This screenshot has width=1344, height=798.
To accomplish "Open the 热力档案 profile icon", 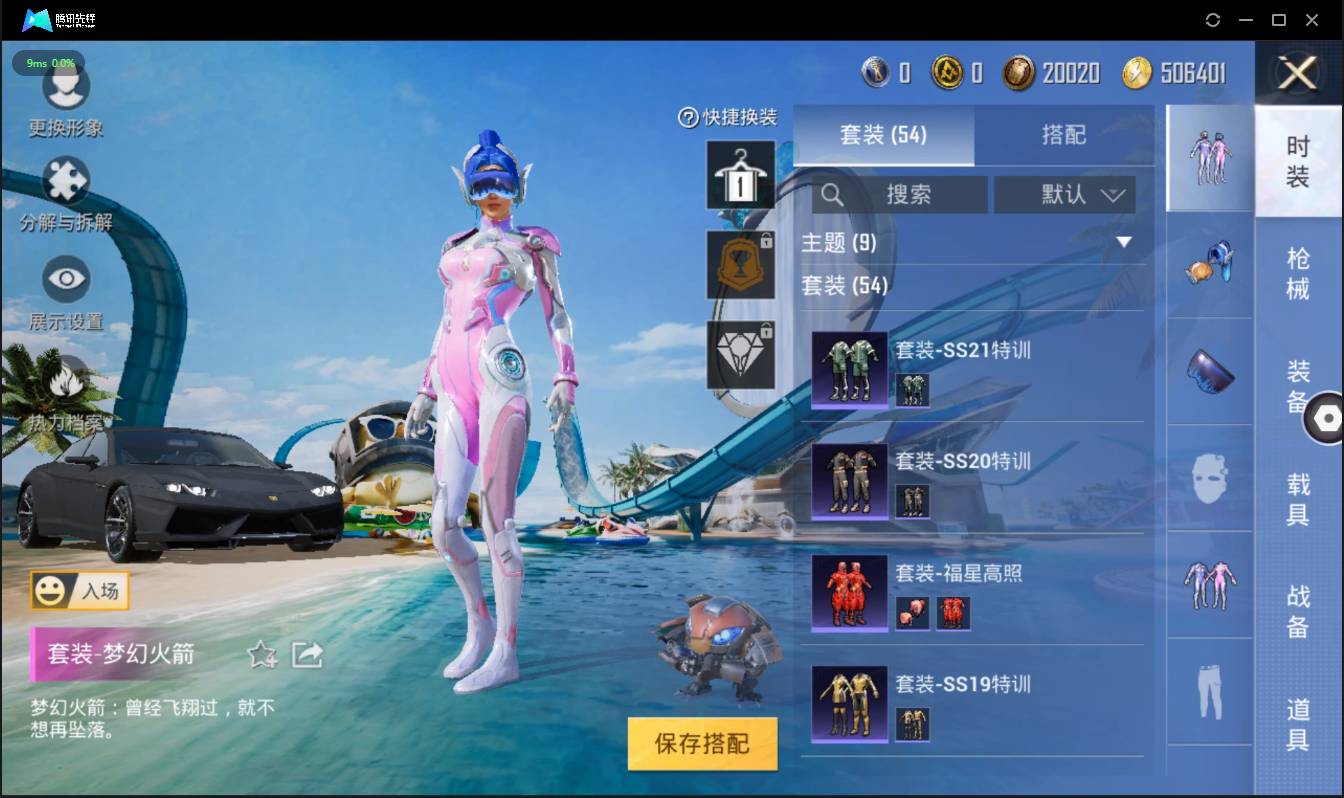I will tap(66, 380).
